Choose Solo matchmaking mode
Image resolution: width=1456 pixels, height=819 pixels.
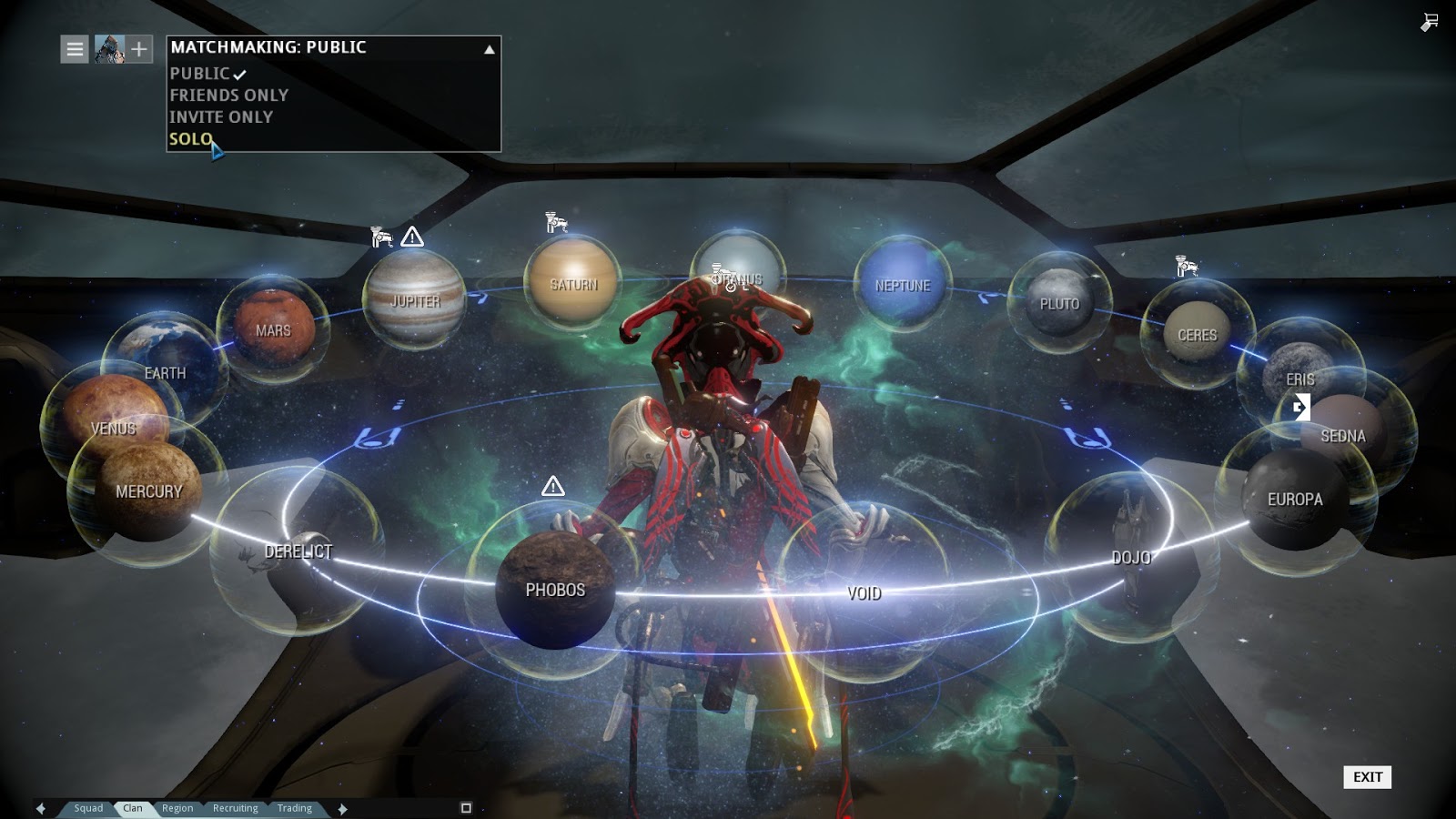tap(191, 139)
